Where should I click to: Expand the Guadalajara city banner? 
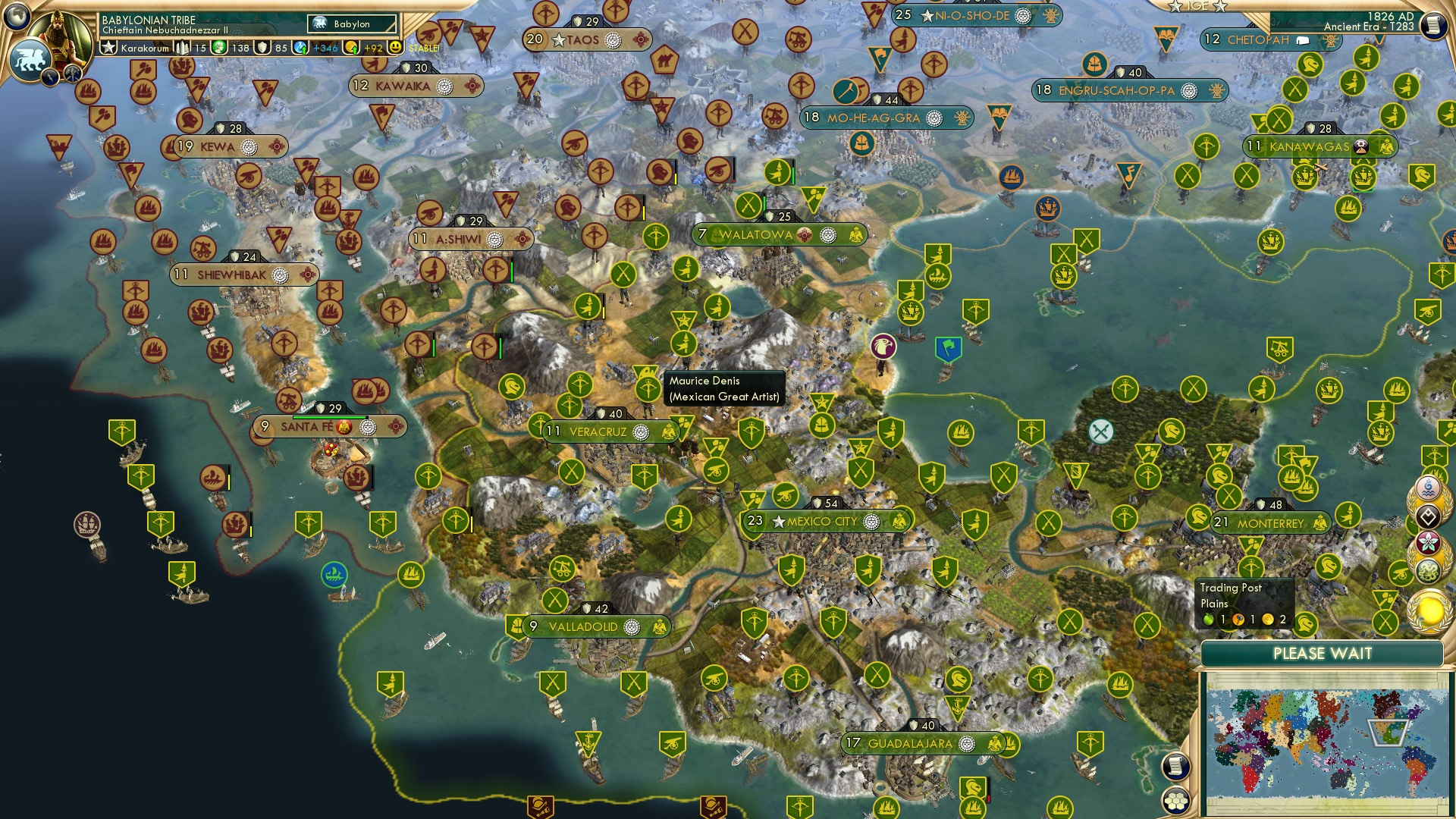pos(909,744)
